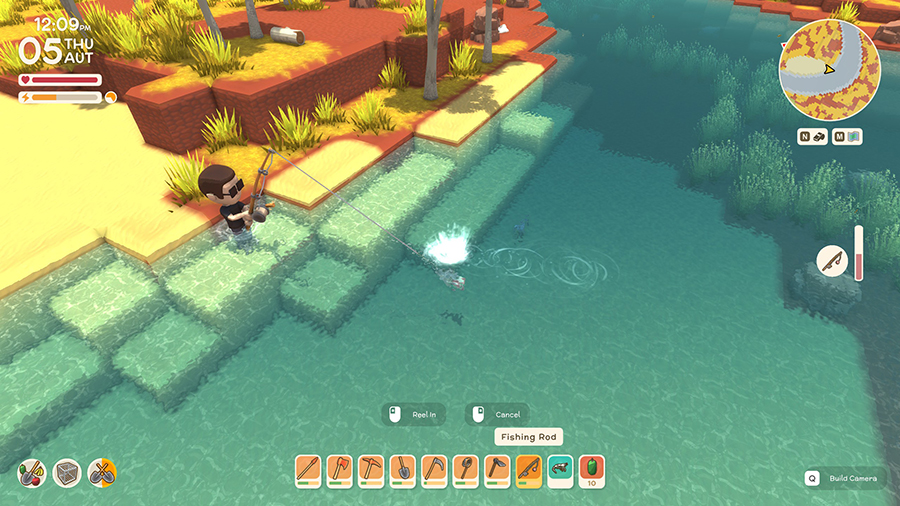Open the wireframe cube build icon

point(67,471)
